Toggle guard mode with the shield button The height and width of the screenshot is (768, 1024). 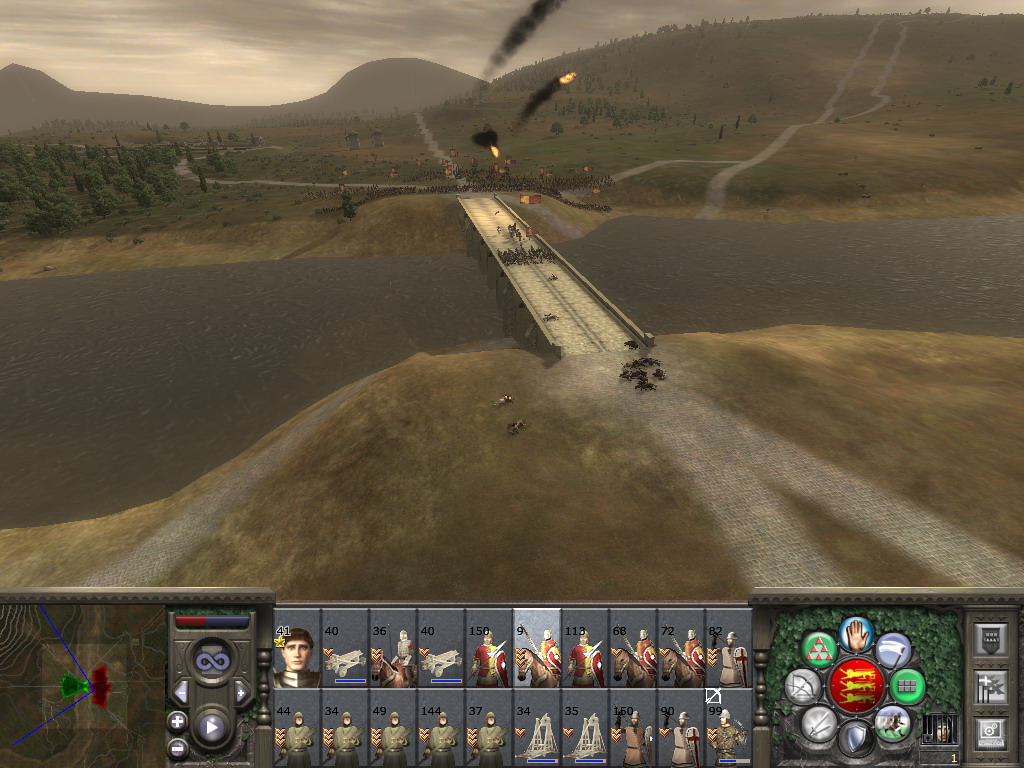(x=856, y=738)
